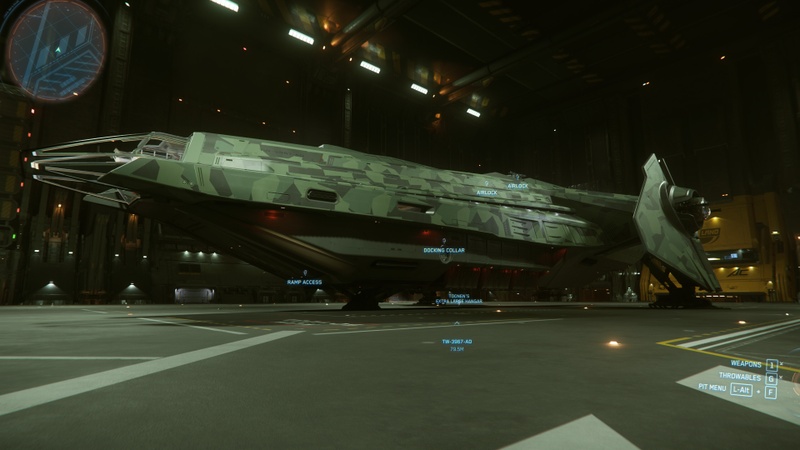Click the circular minimap radar
The width and height of the screenshot is (800, 450).
click(56, 49)
